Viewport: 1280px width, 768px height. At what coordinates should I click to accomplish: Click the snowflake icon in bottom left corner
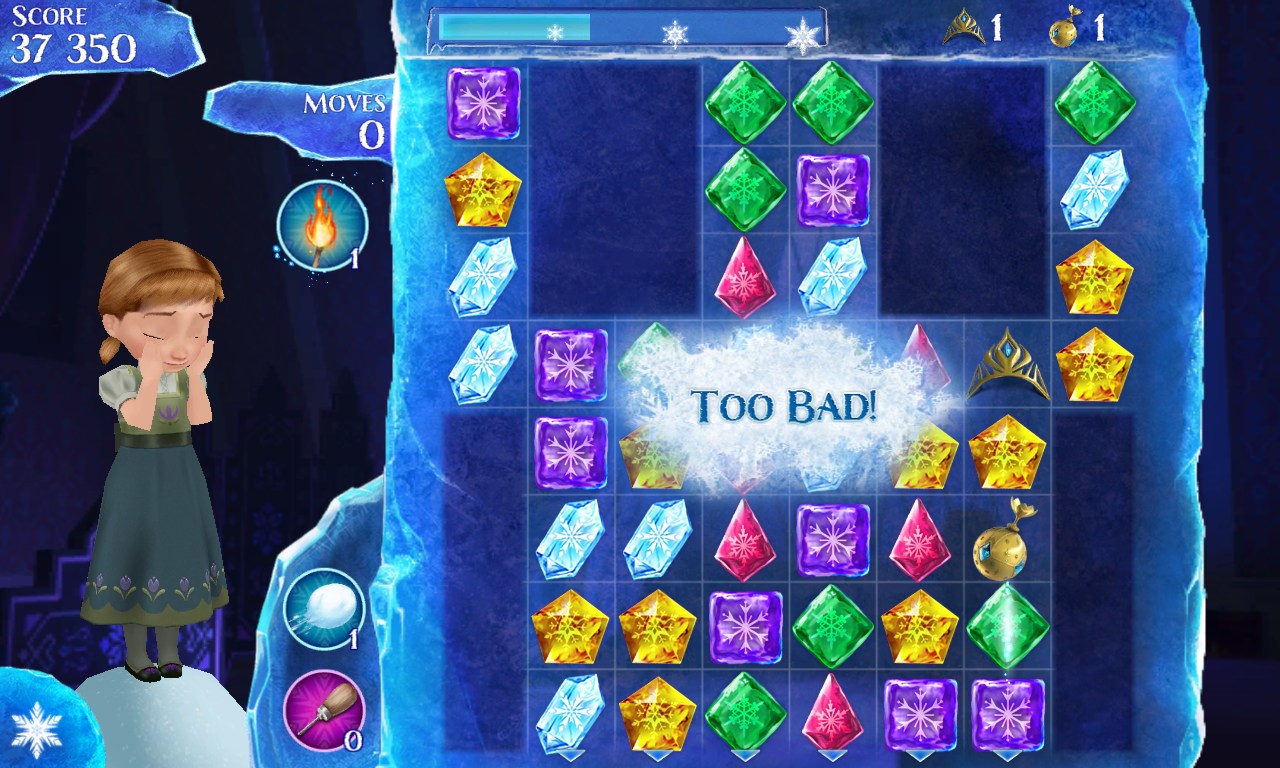click(x=38, y=730)
